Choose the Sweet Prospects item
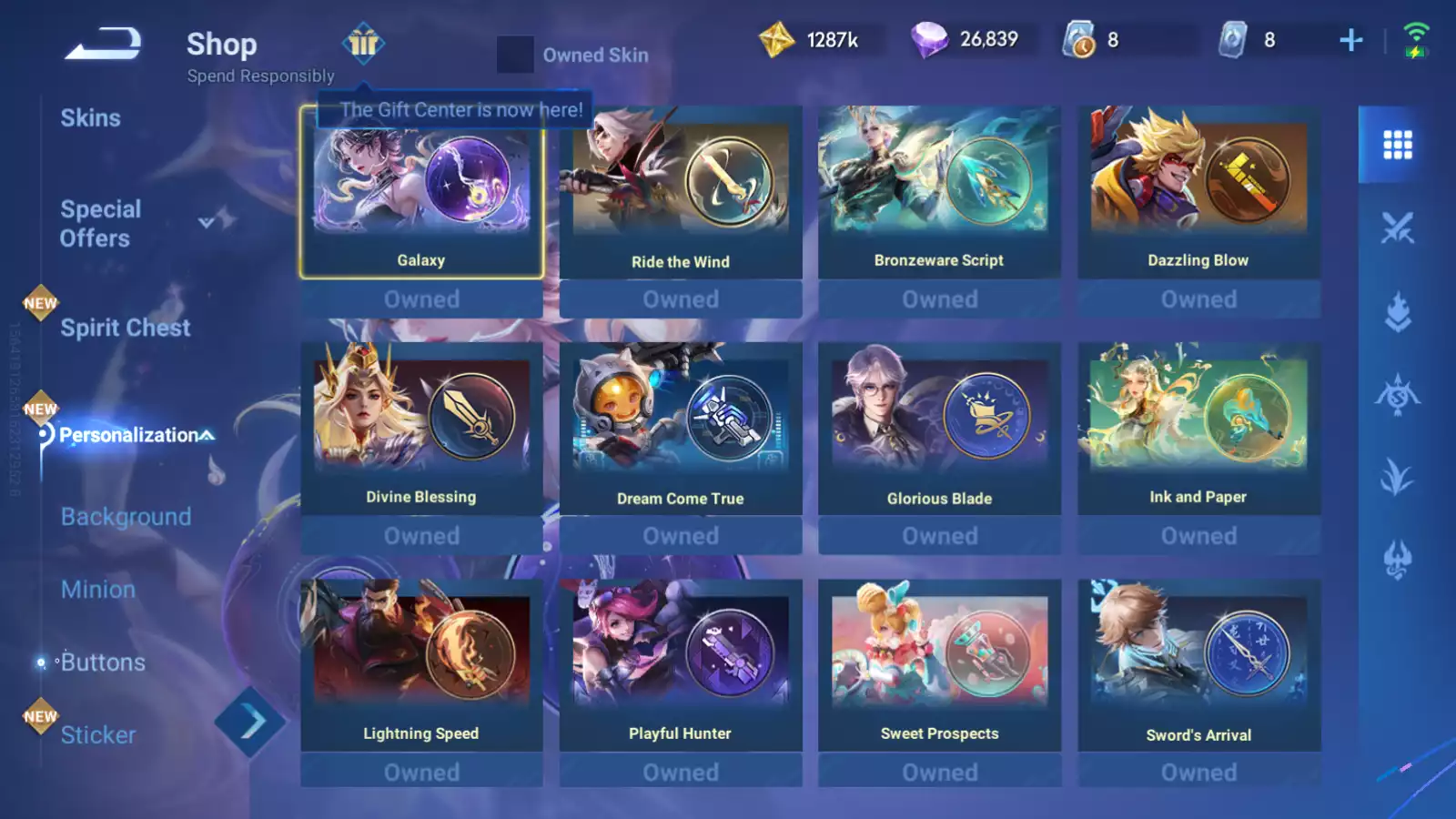The width and height of the screenshot is (1456, 819). 939,665
